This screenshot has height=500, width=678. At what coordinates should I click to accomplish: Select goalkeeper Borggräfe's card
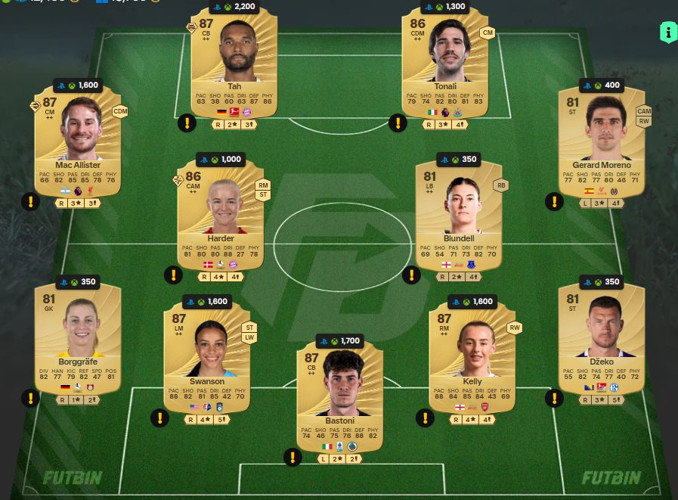pos(77,342)
